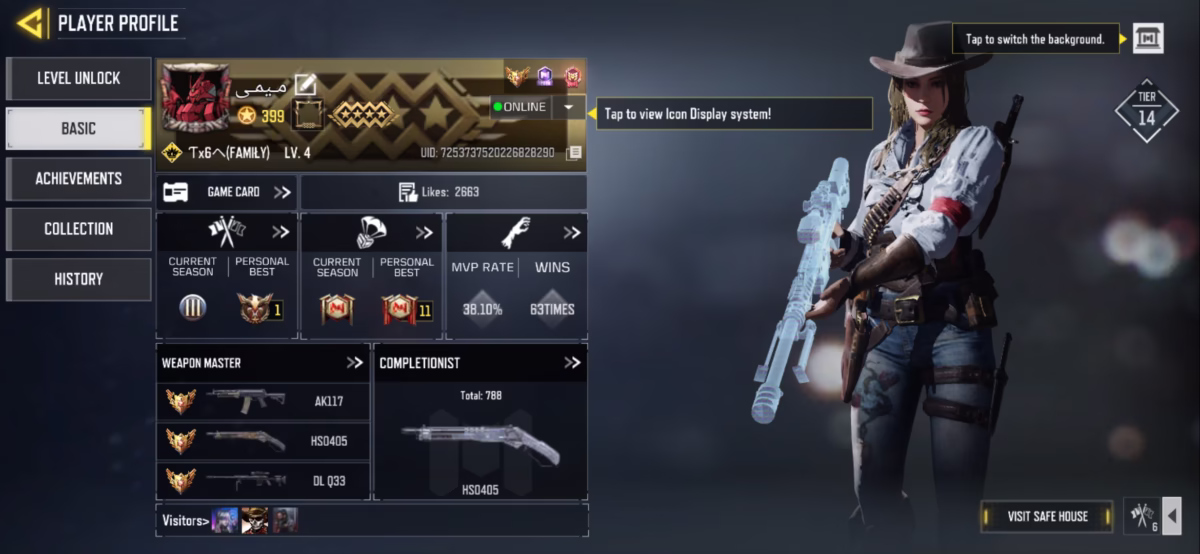Visit the Safe House
The height and width of the screenshot is (554, 1200).
(x=1047, y=516)
